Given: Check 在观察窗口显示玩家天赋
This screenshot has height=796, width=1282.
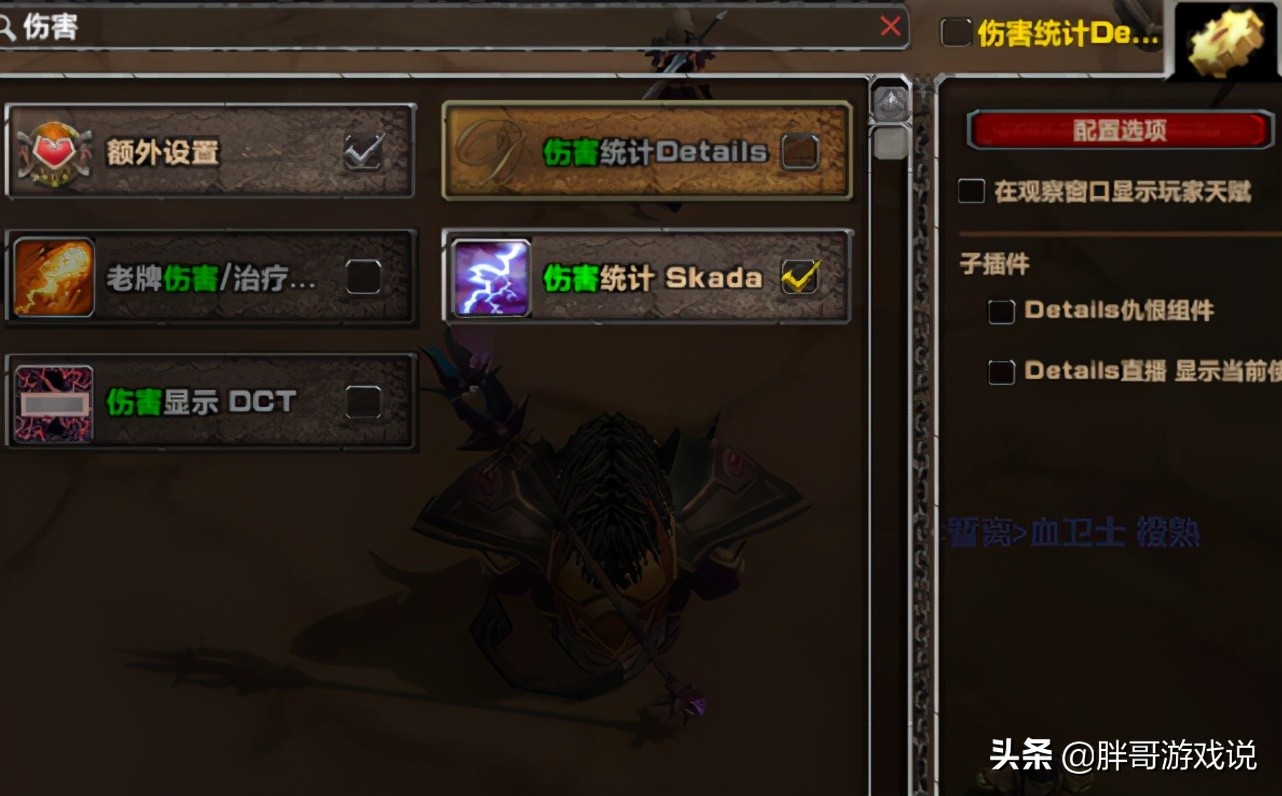Looking at the screenshot, I should (969, 190).
